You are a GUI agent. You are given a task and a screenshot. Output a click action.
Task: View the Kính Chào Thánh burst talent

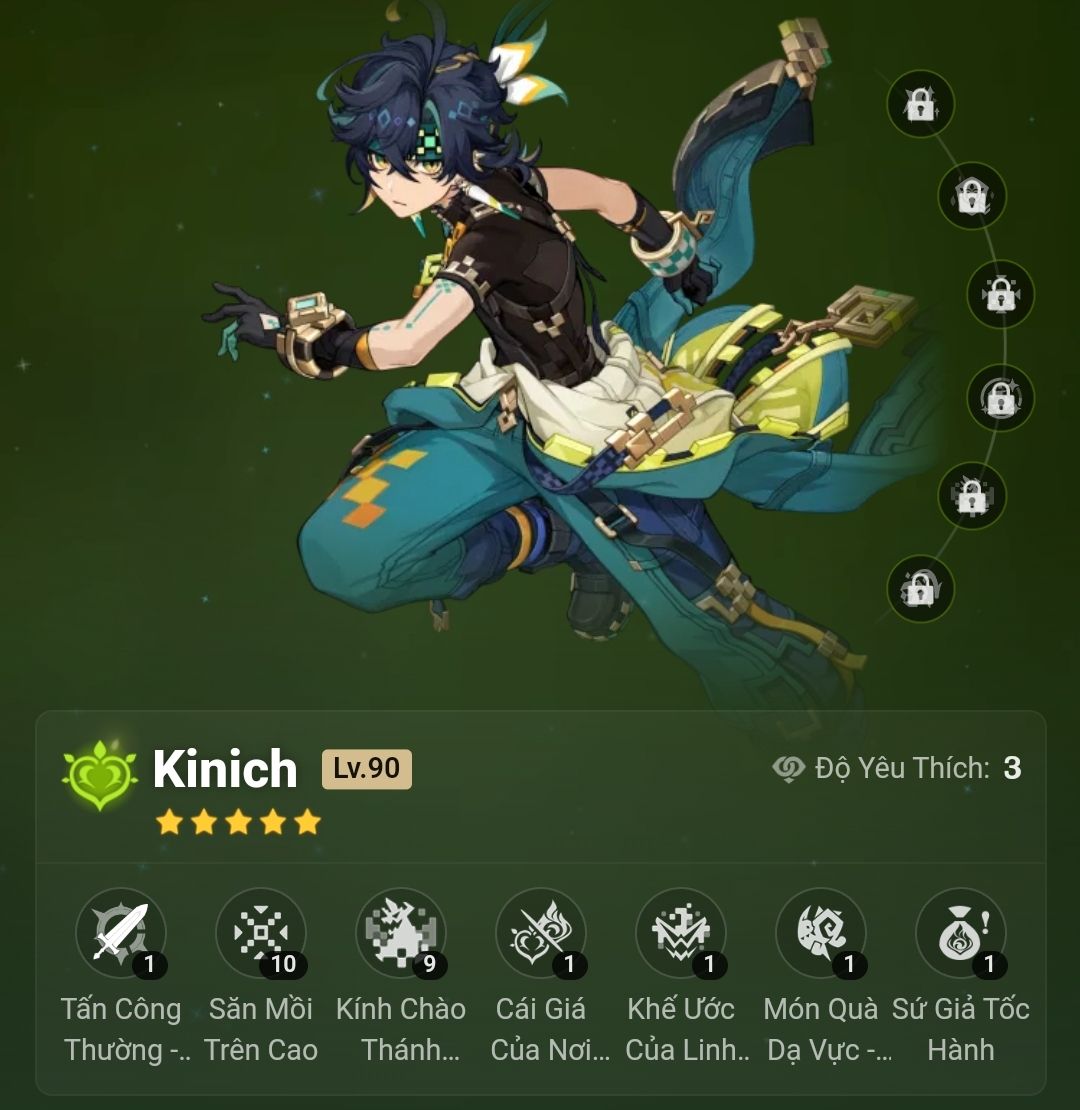[x=401, y=933]
